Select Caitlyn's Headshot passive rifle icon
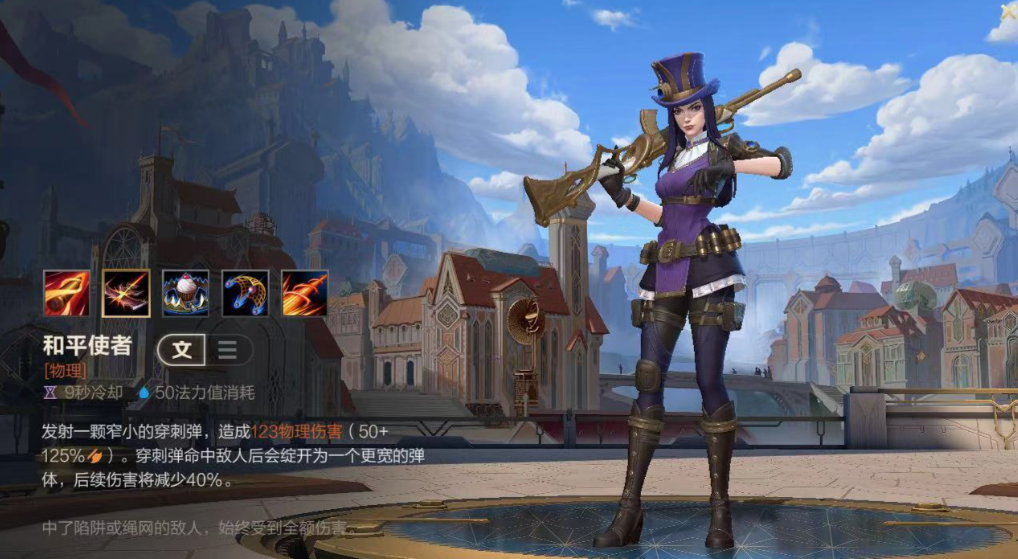Screen dimensions: 1018x559 66,293
